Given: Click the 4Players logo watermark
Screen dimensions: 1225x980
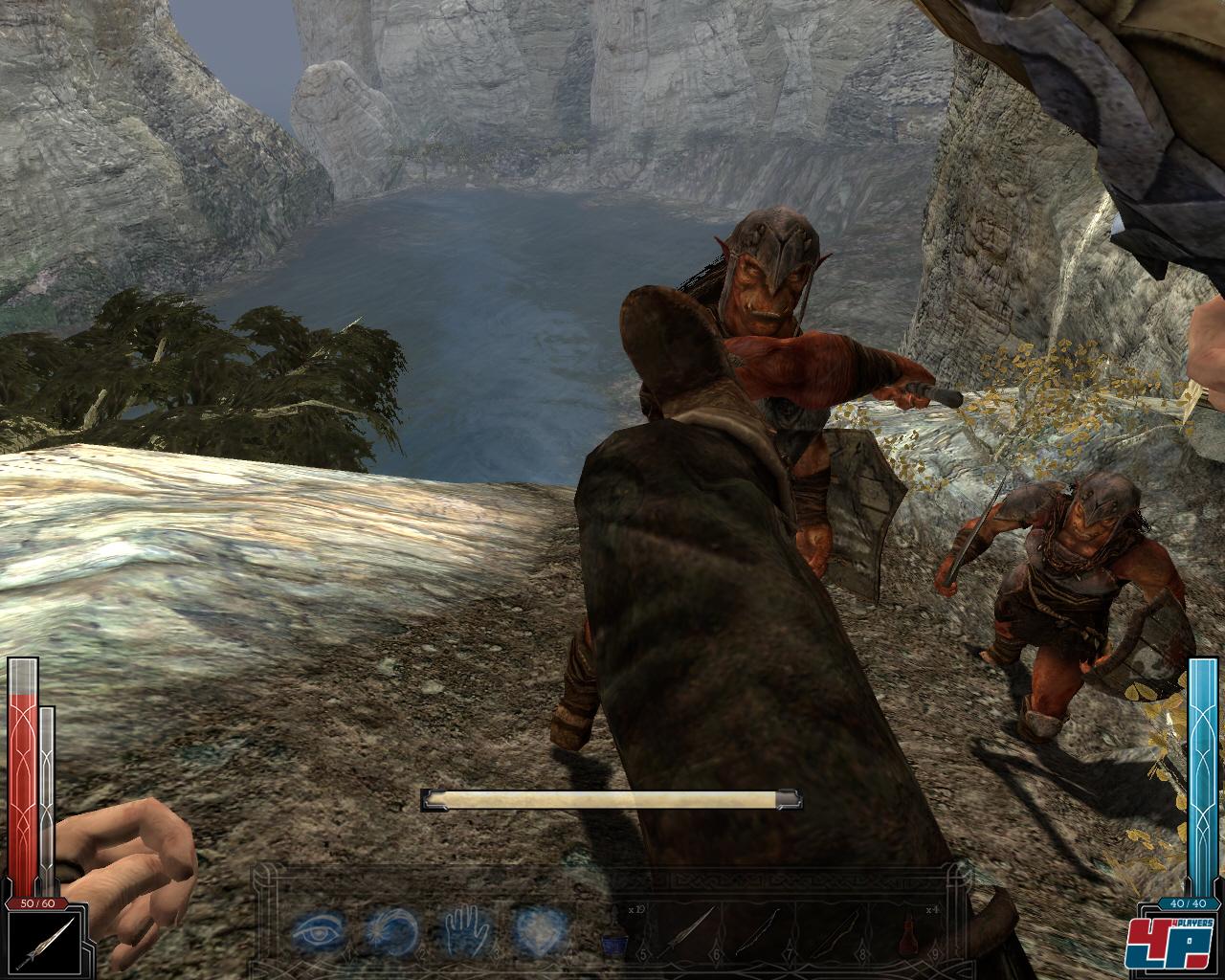Looking at the screenshot, I should coord(1174,945).
